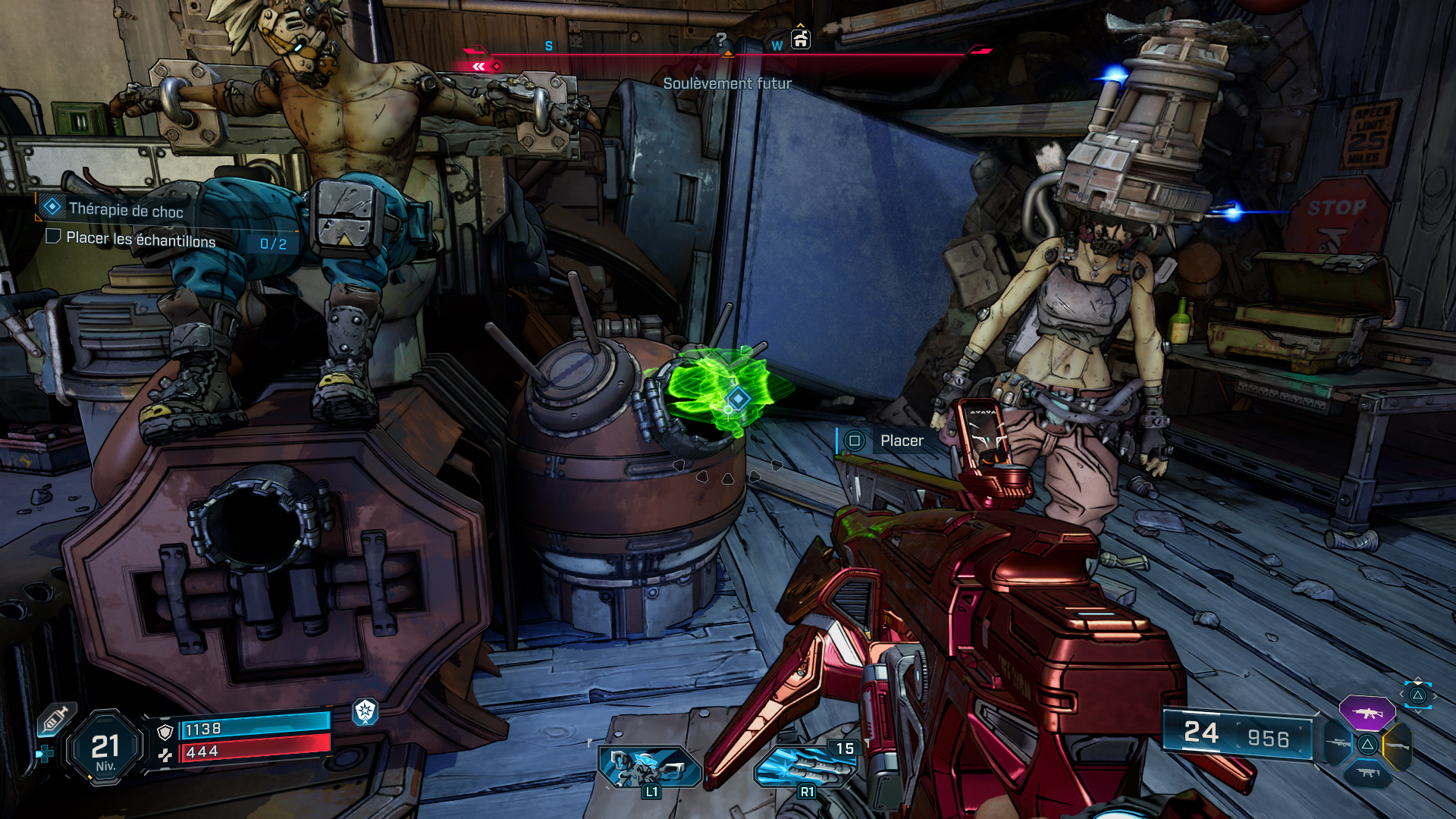Select the question mark compass marker
The image size is (1456, 819).
click(721, 39)
